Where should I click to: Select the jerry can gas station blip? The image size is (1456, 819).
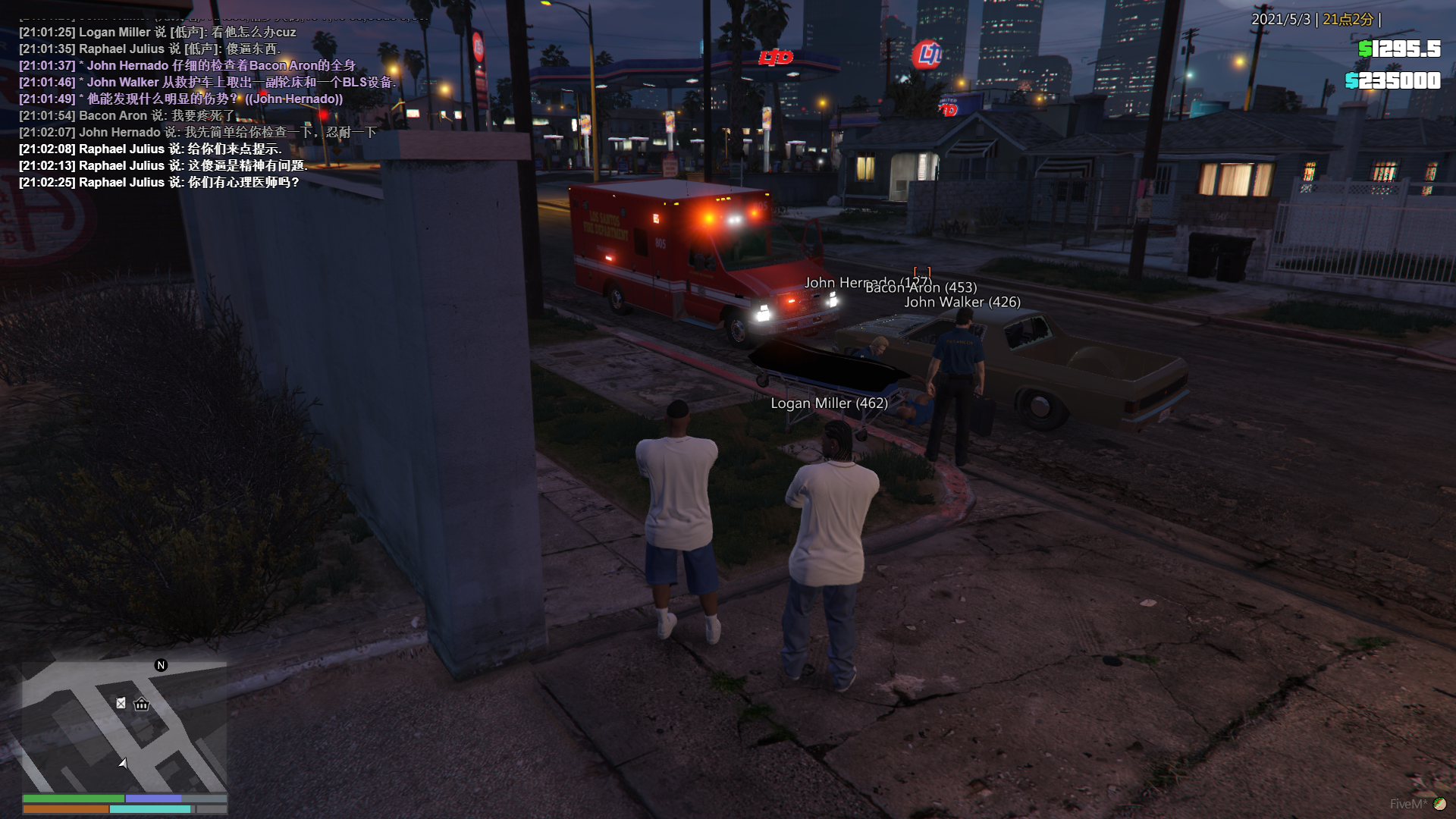point(121,704)
